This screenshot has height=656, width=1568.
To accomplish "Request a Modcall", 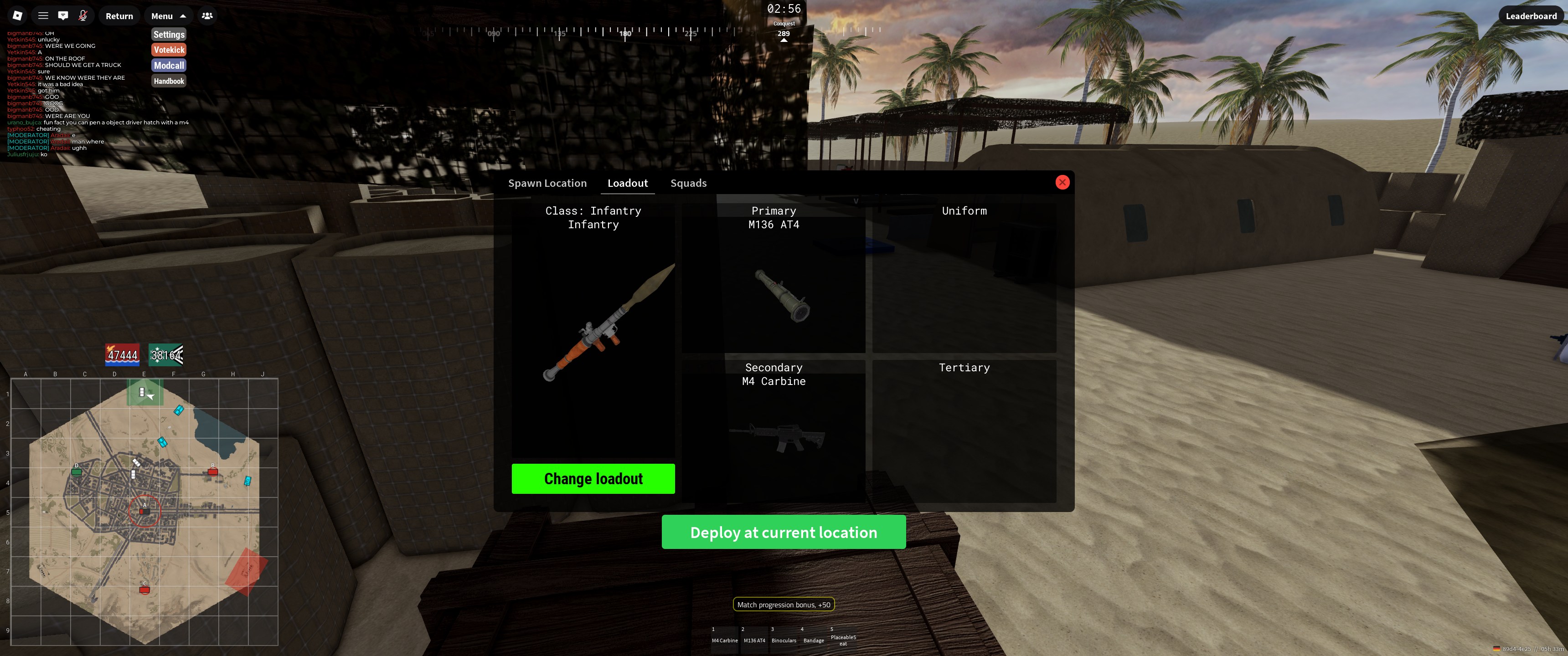I will click(169, 66).
